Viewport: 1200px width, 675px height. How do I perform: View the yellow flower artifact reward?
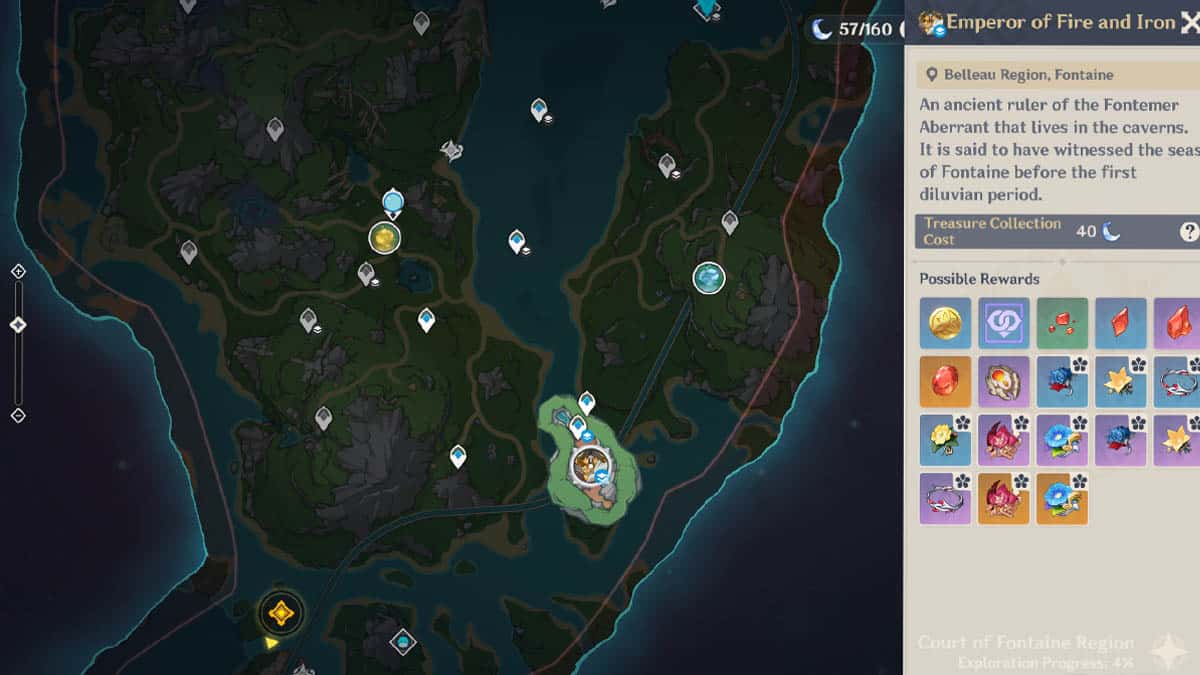pos(945,440)
